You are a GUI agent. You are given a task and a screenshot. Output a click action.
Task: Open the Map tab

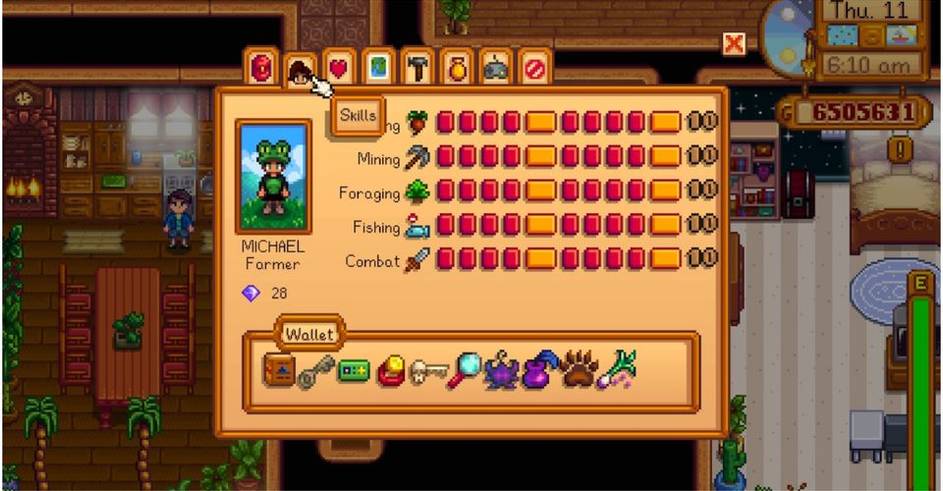tap(377, 69)
